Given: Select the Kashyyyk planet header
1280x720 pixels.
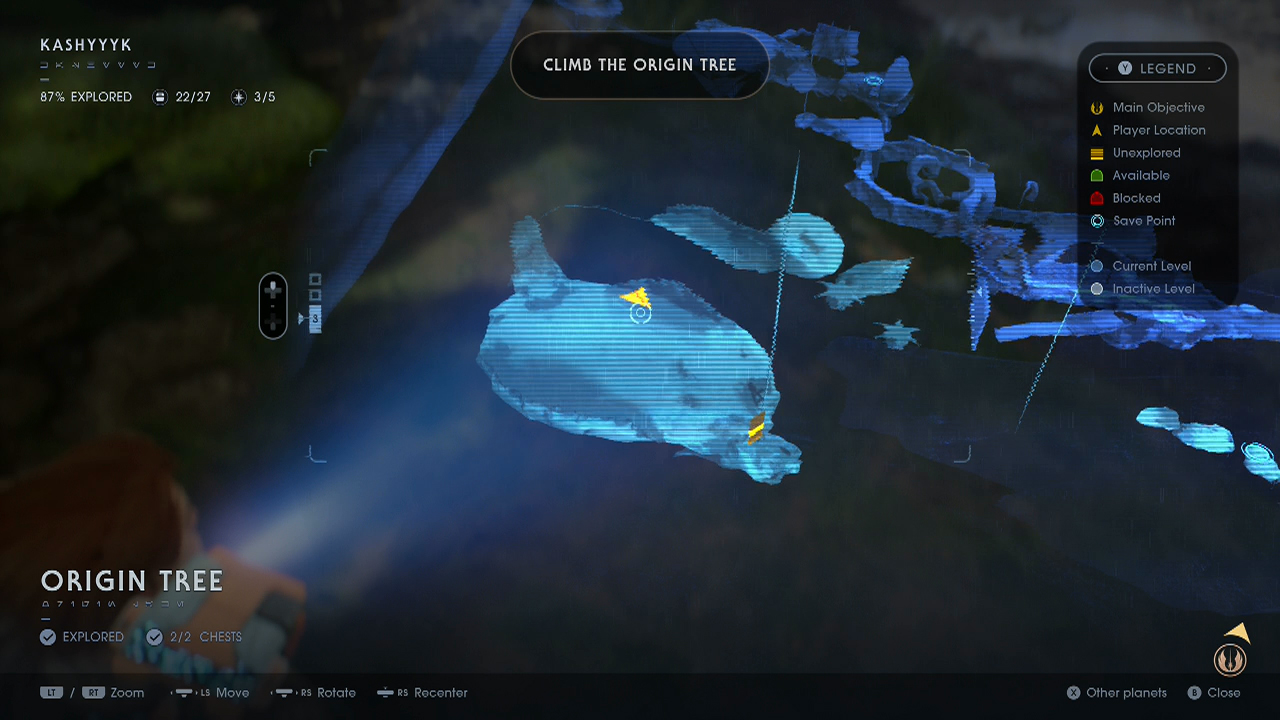Looking at the screenshot, I should 88,45.
